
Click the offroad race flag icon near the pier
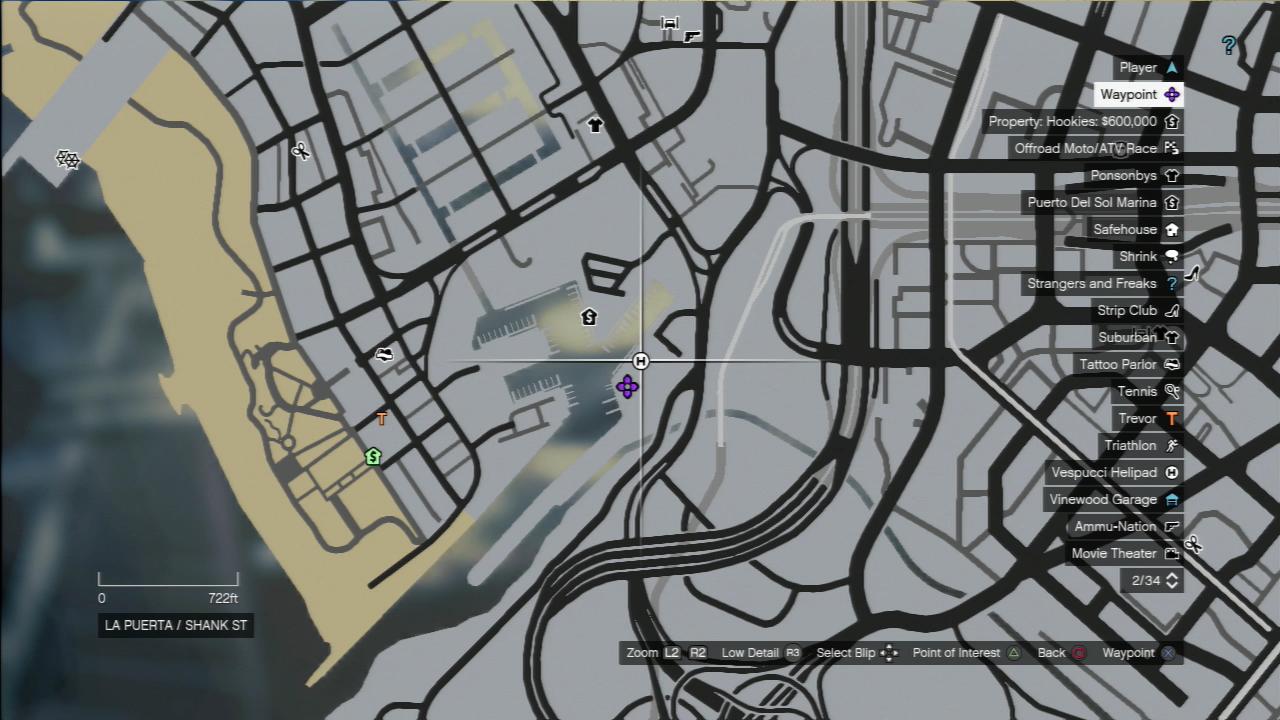click(66, 159)
